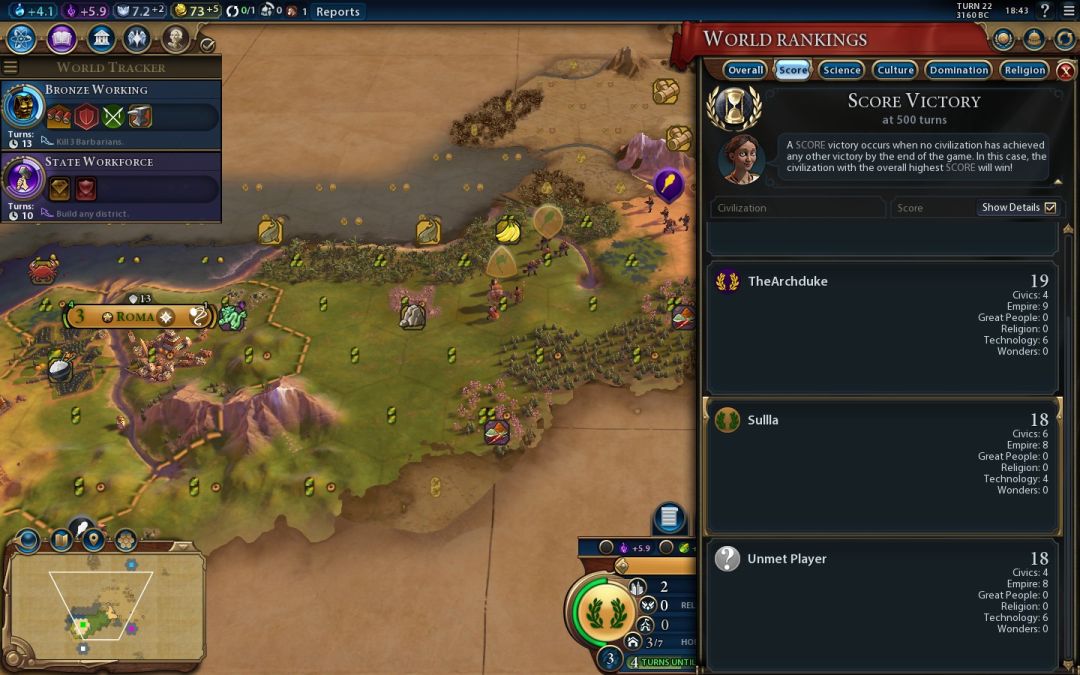Open the map pin tool above minimap
This screenshot has height=675, width=1080.
pos(94,540)
